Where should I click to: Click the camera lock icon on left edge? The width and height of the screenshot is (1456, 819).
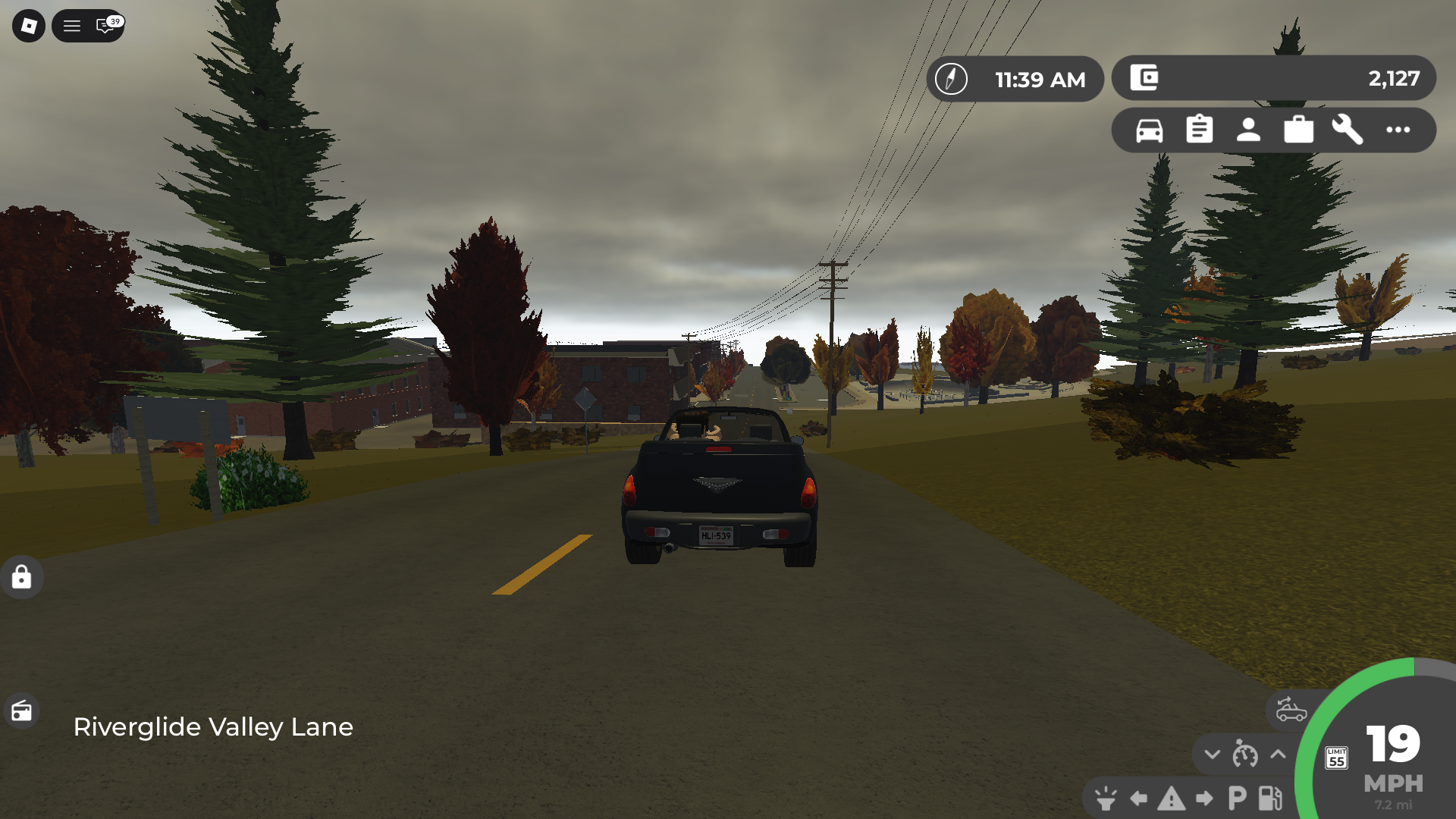(x=22, y=578)
